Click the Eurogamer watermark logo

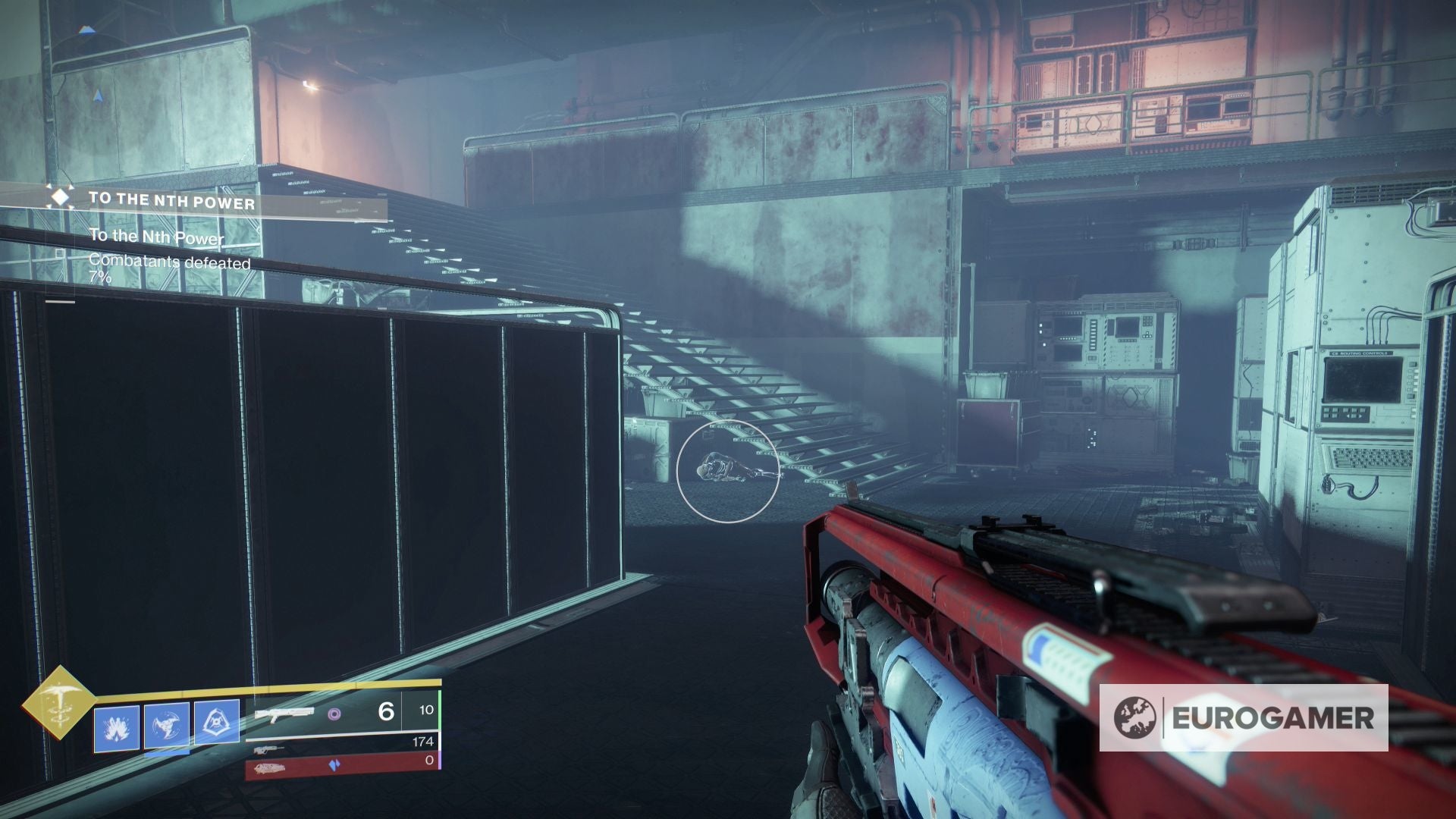click(1244, 717)
